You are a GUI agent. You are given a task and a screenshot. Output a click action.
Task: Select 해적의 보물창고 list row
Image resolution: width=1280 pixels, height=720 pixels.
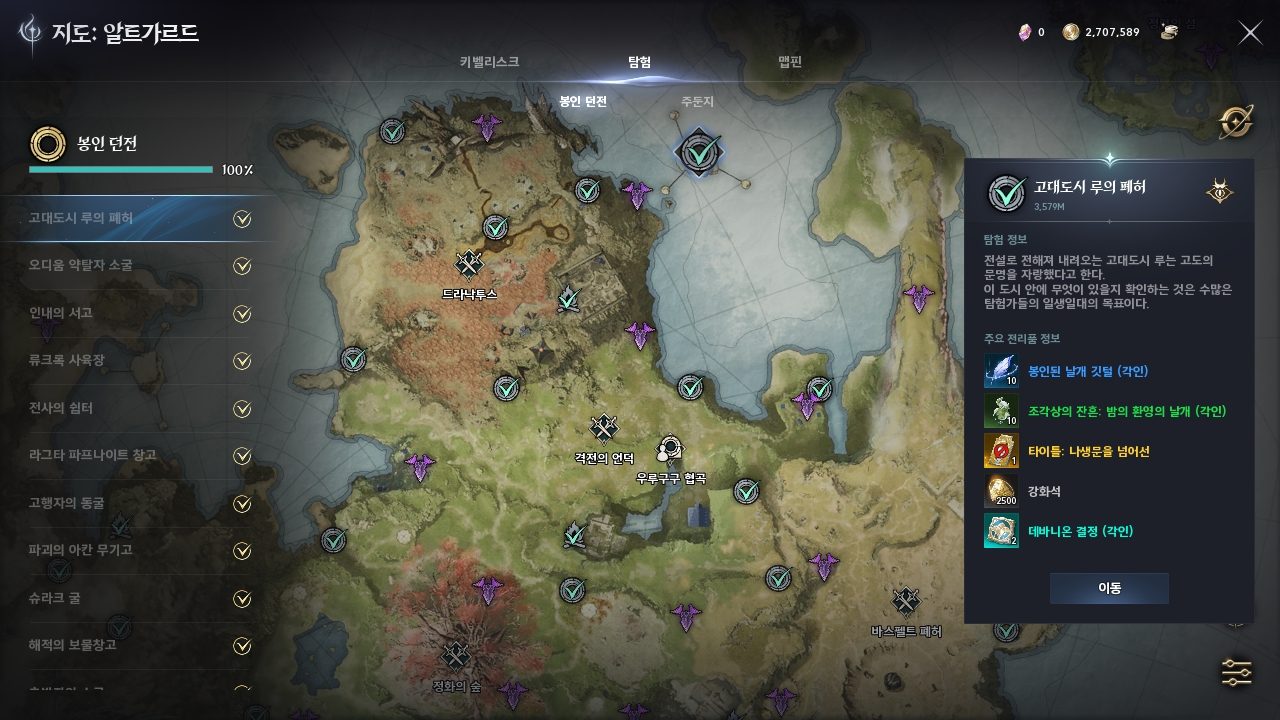138,645
